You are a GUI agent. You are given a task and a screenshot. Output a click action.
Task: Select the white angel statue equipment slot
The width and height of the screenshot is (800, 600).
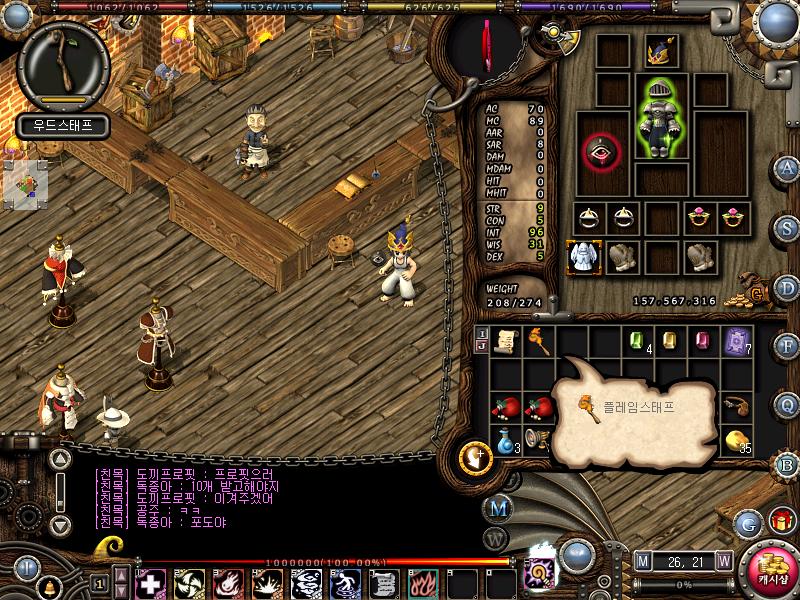(583, 256)
